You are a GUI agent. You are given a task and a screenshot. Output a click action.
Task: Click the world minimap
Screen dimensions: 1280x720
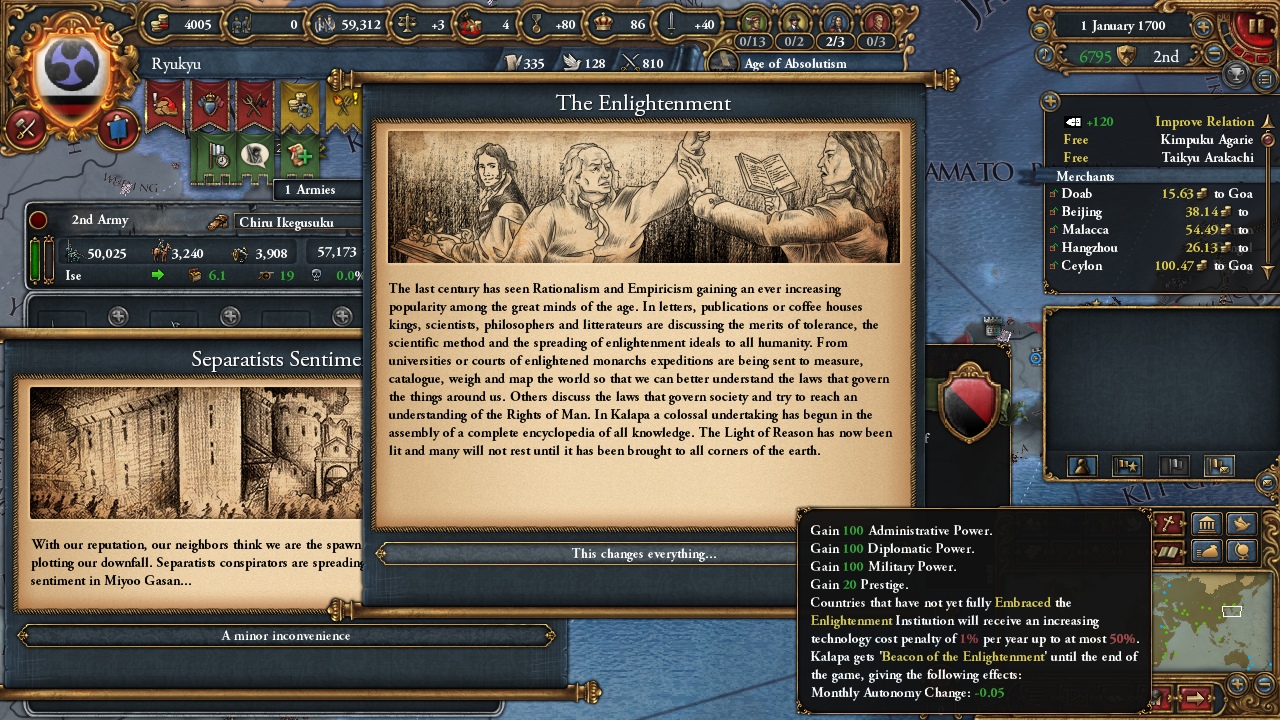tap(1200, 618)
